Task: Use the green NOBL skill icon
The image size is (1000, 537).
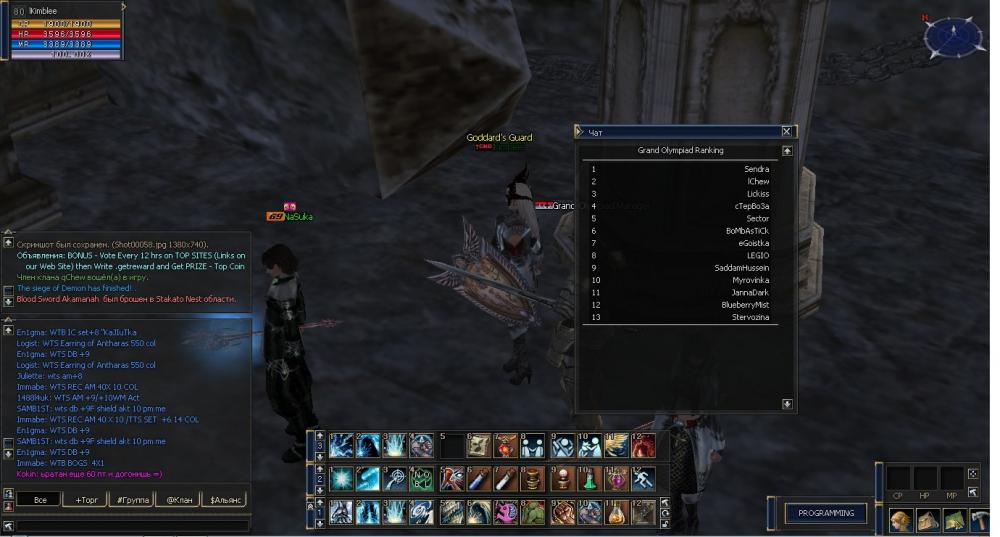Action: pyautogui.click(x=422, y=479)
